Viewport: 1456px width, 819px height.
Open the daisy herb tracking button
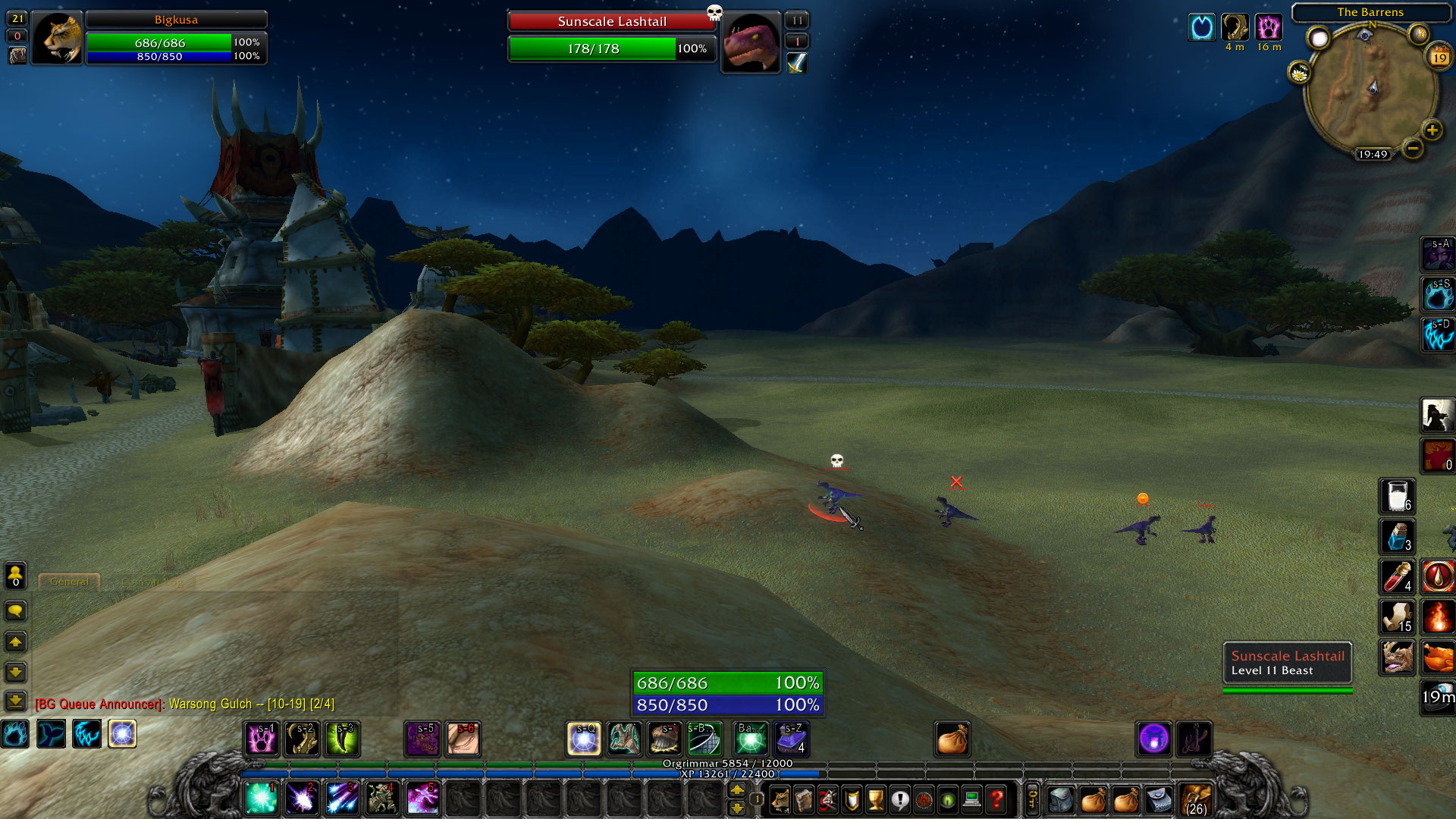(1299, 73)
